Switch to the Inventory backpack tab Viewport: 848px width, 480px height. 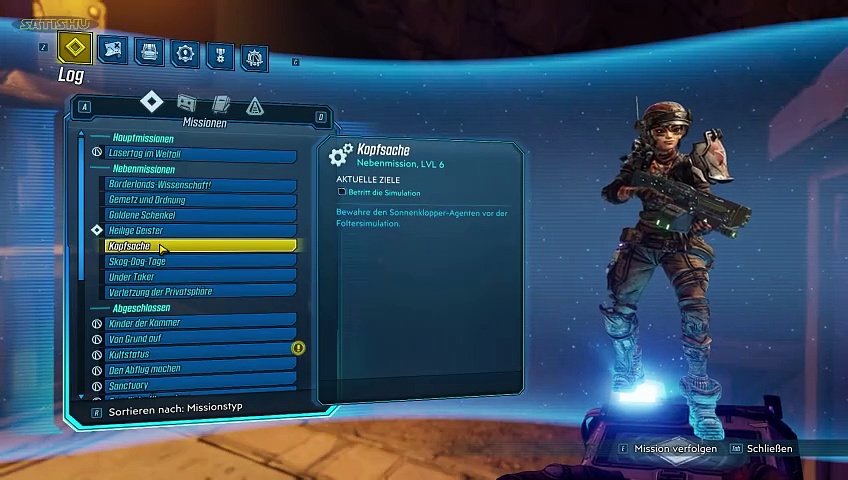tap(149, 50)
